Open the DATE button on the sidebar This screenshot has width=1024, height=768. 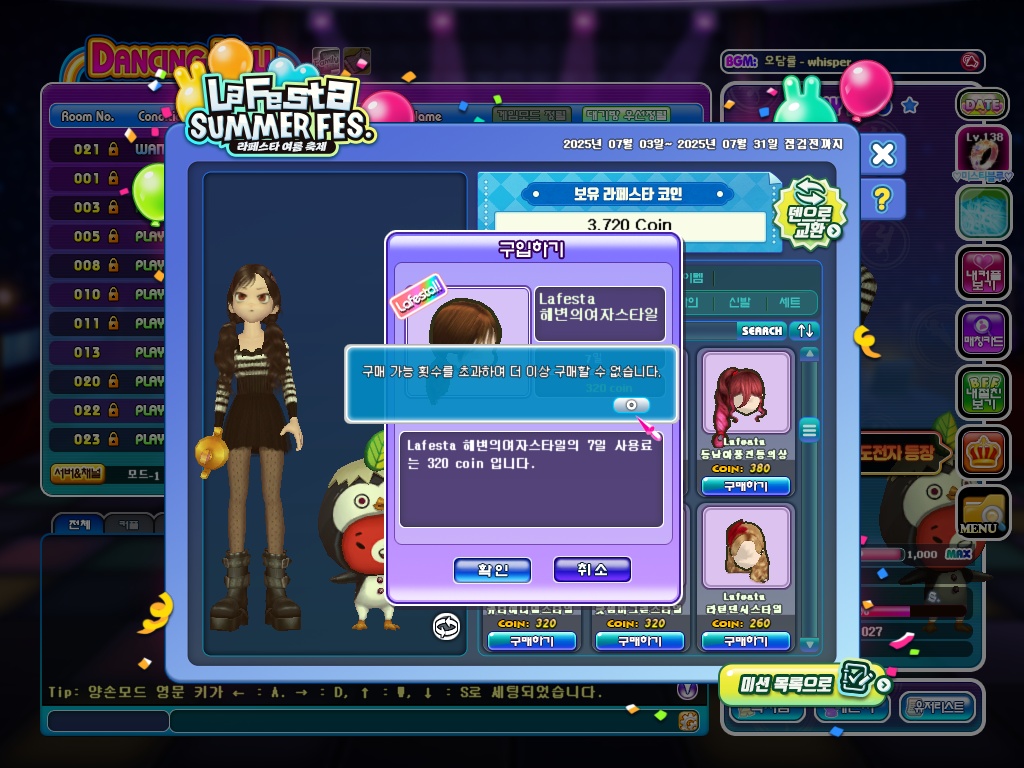tap(982, 104)
